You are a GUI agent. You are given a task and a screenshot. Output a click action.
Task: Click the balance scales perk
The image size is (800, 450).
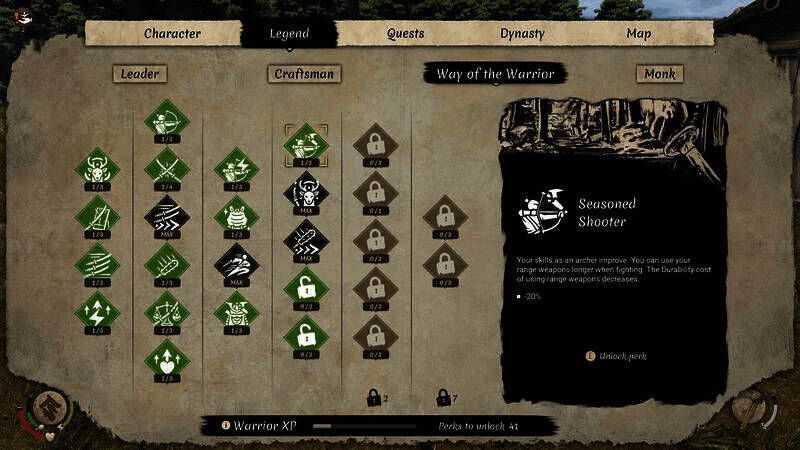click(166, 310)
